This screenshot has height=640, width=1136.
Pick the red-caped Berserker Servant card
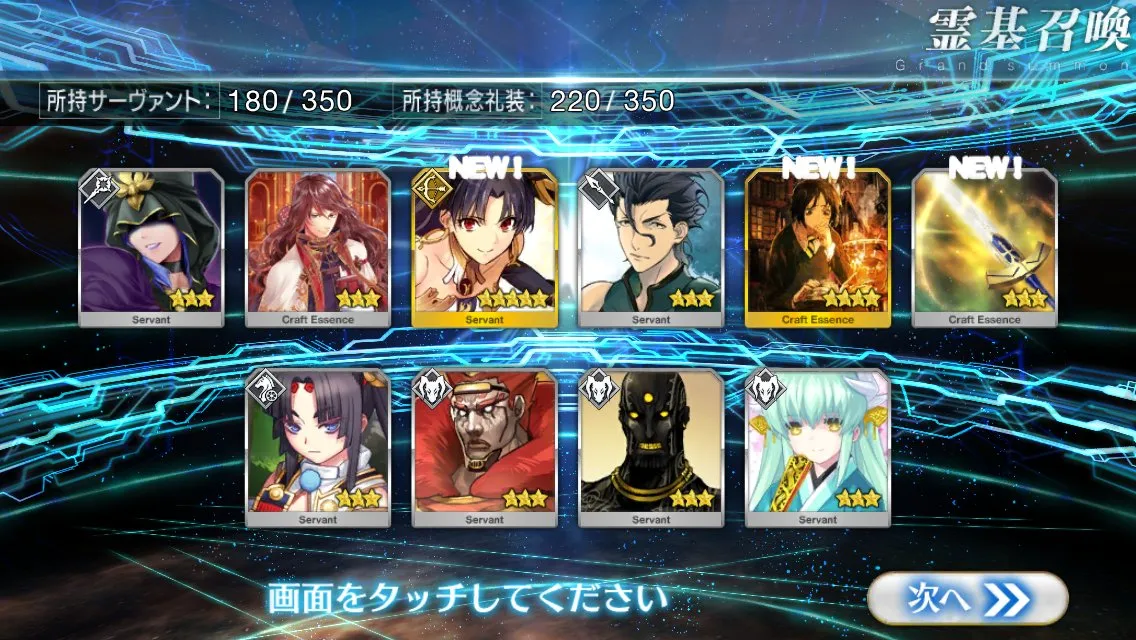coord(485,448)
